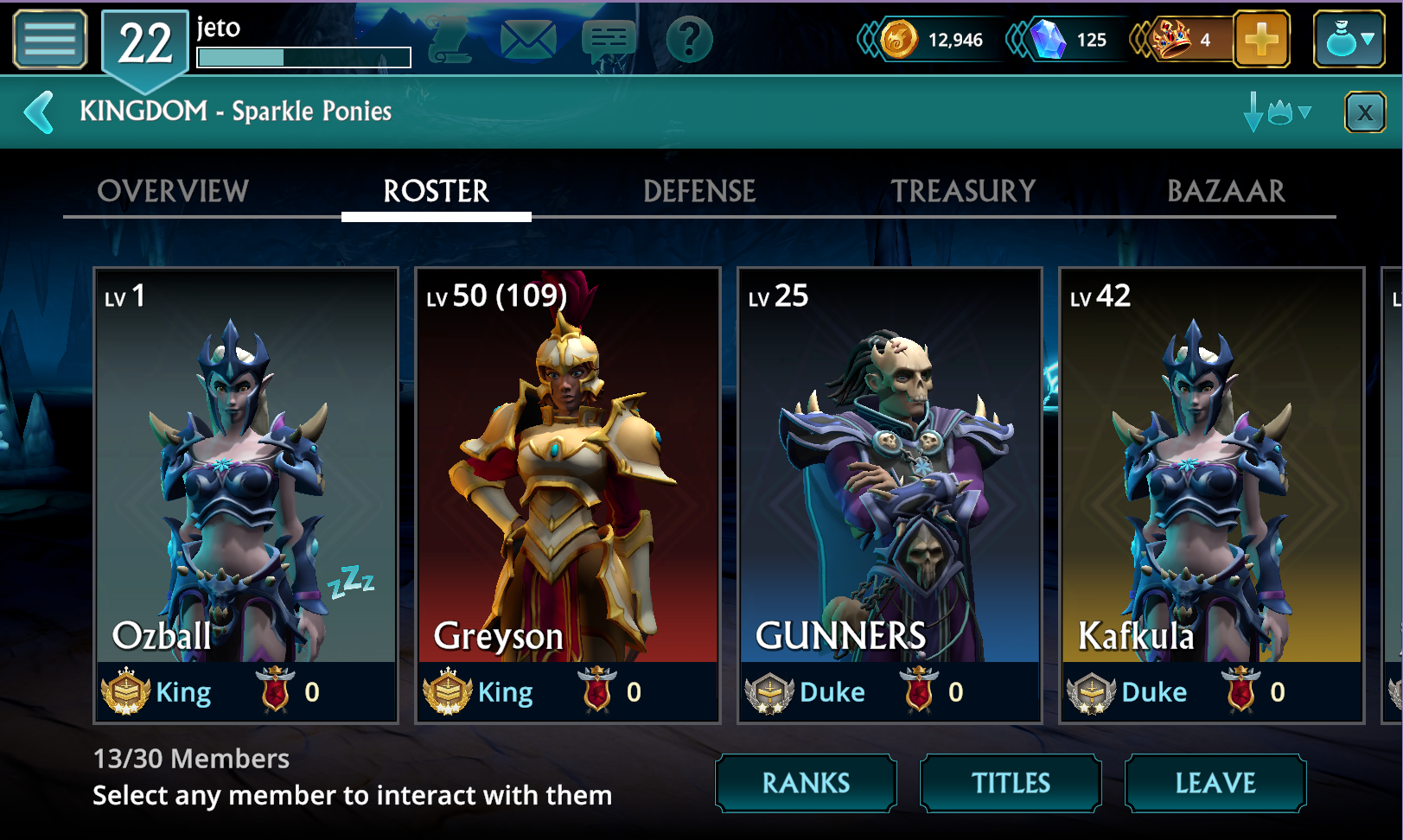Tap the gold plus button to buy currency
The width and height of the screenshot is (1403, 840).
[x=1261, y=39]
